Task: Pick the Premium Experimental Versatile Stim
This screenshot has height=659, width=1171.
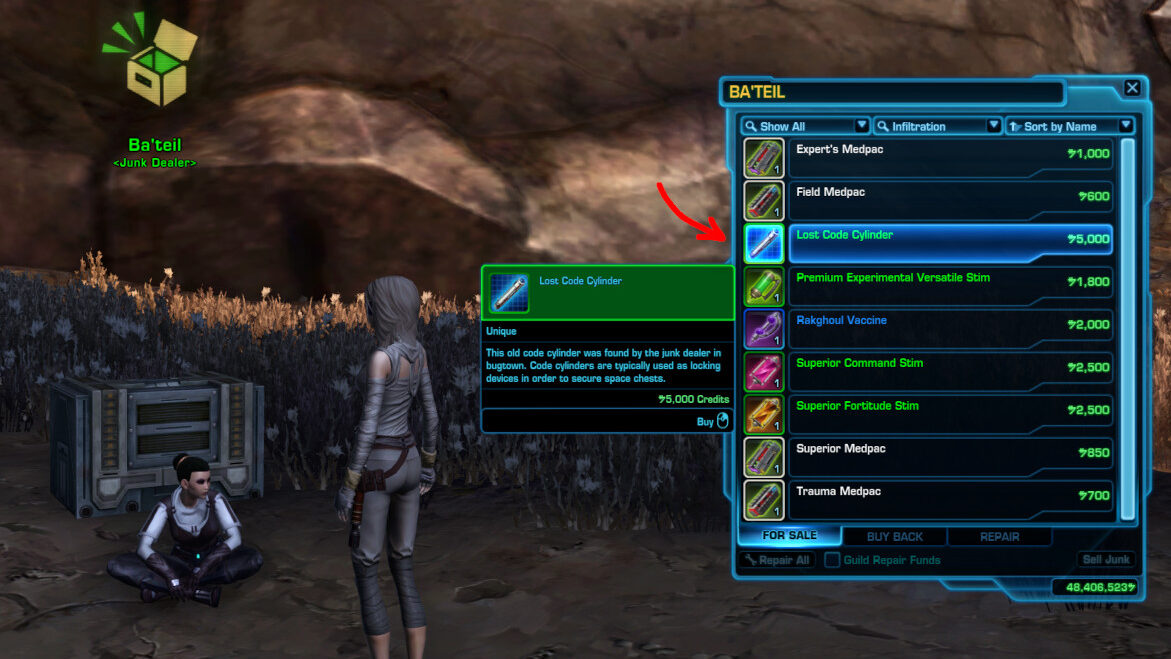Action: 950,286
